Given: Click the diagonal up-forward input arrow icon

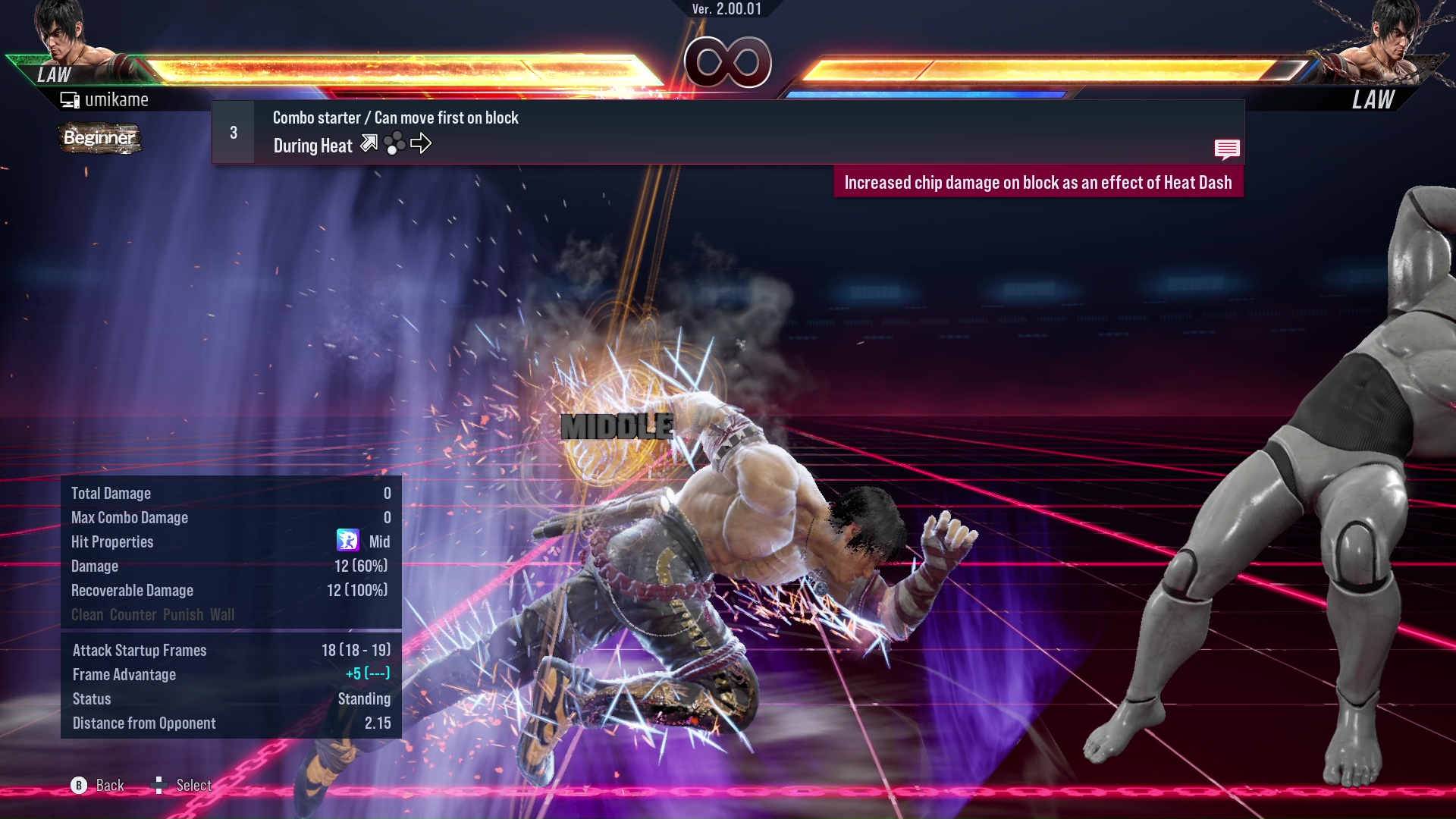Looking at the screenshot, I should tap(369, 143).
